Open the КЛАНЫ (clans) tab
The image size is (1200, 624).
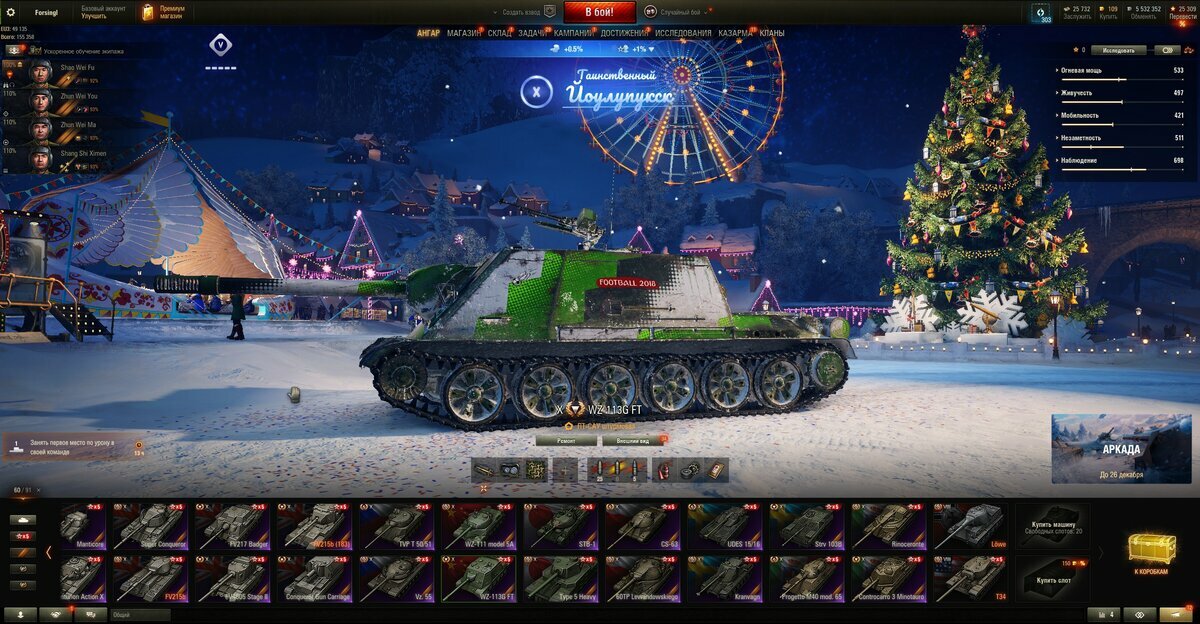click(772, 33)
